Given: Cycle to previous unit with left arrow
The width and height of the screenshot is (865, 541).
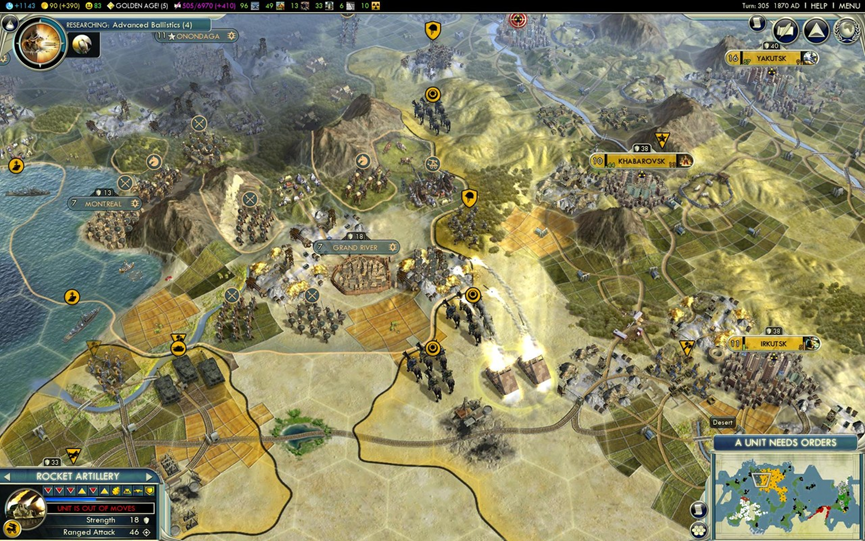Looking at the screenshot, I should coord(8,476).
